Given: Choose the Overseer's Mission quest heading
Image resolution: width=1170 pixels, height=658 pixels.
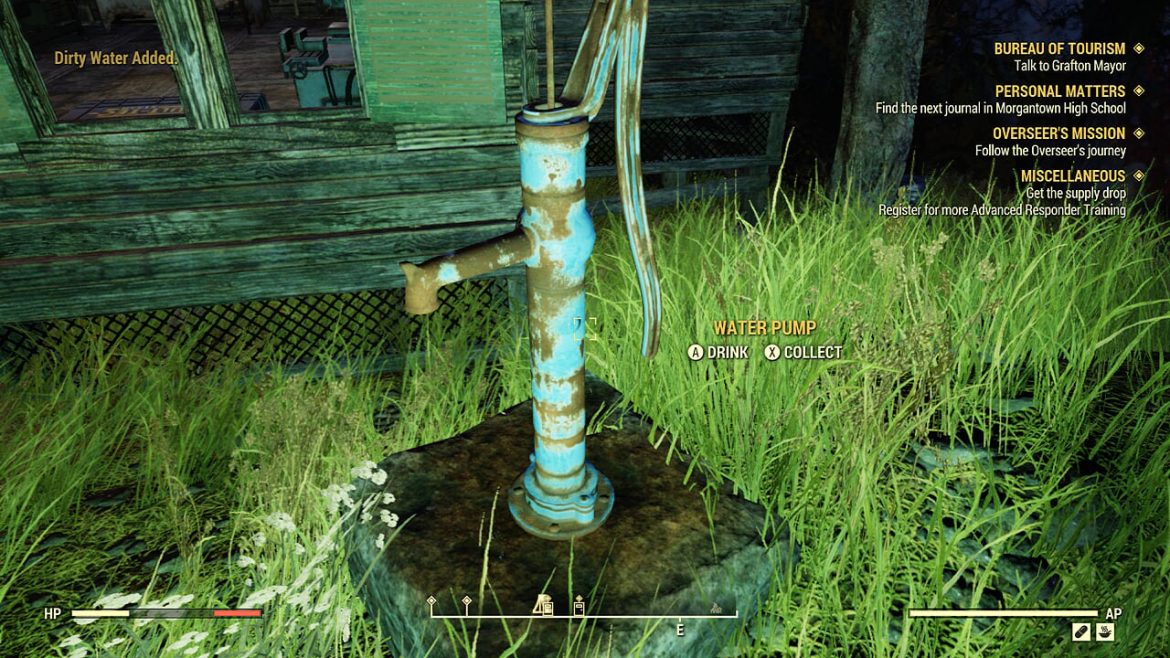Looking at the screenshot, I should [x=1058, y=133].
